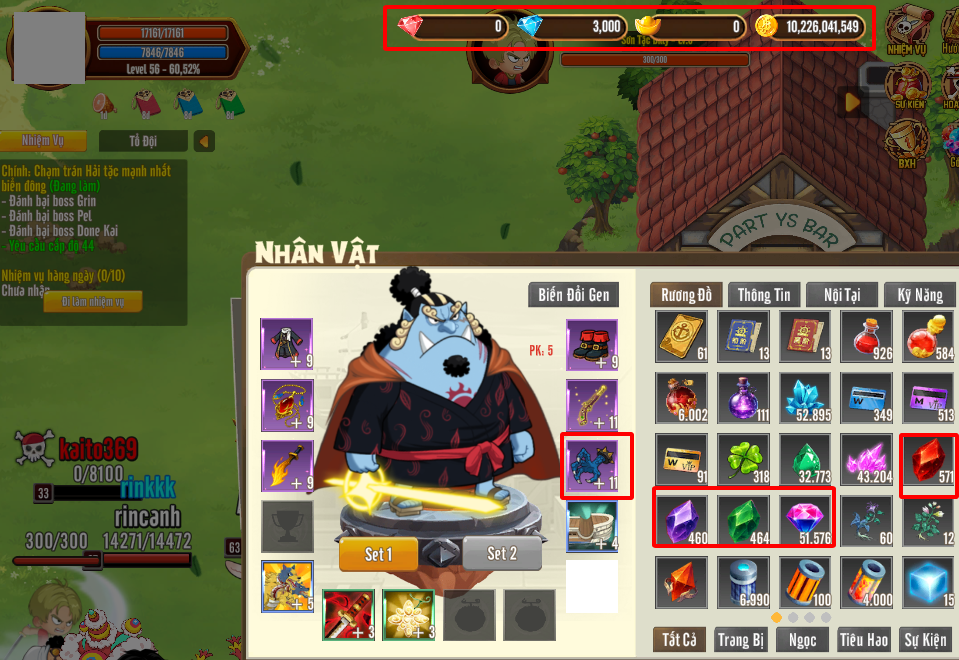Open the Biến Đổi Gen button
This screenshot has width=959, height=660.
pos(573,295)
